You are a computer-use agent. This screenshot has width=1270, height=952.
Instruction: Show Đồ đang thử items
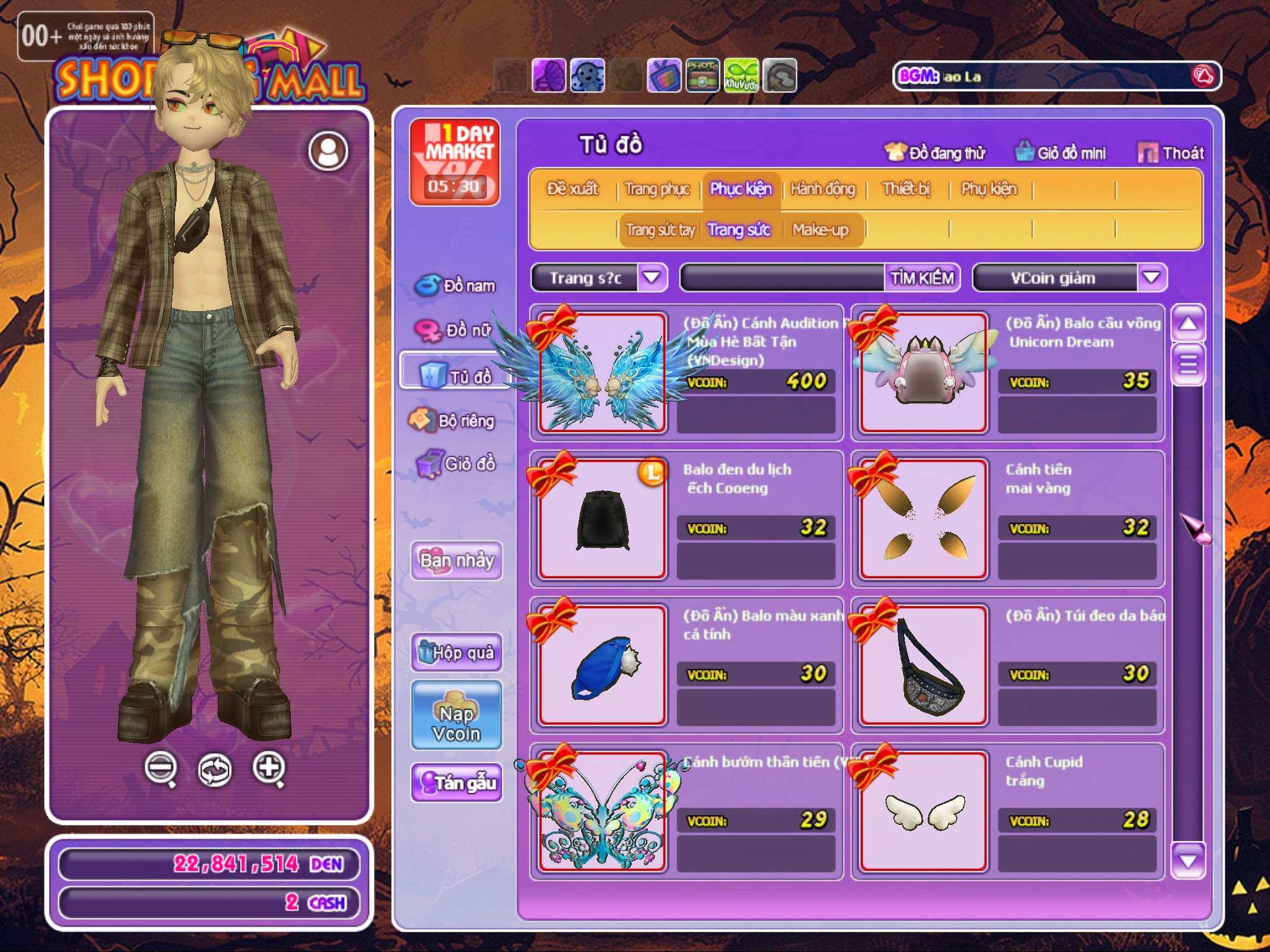coord(935,152)
